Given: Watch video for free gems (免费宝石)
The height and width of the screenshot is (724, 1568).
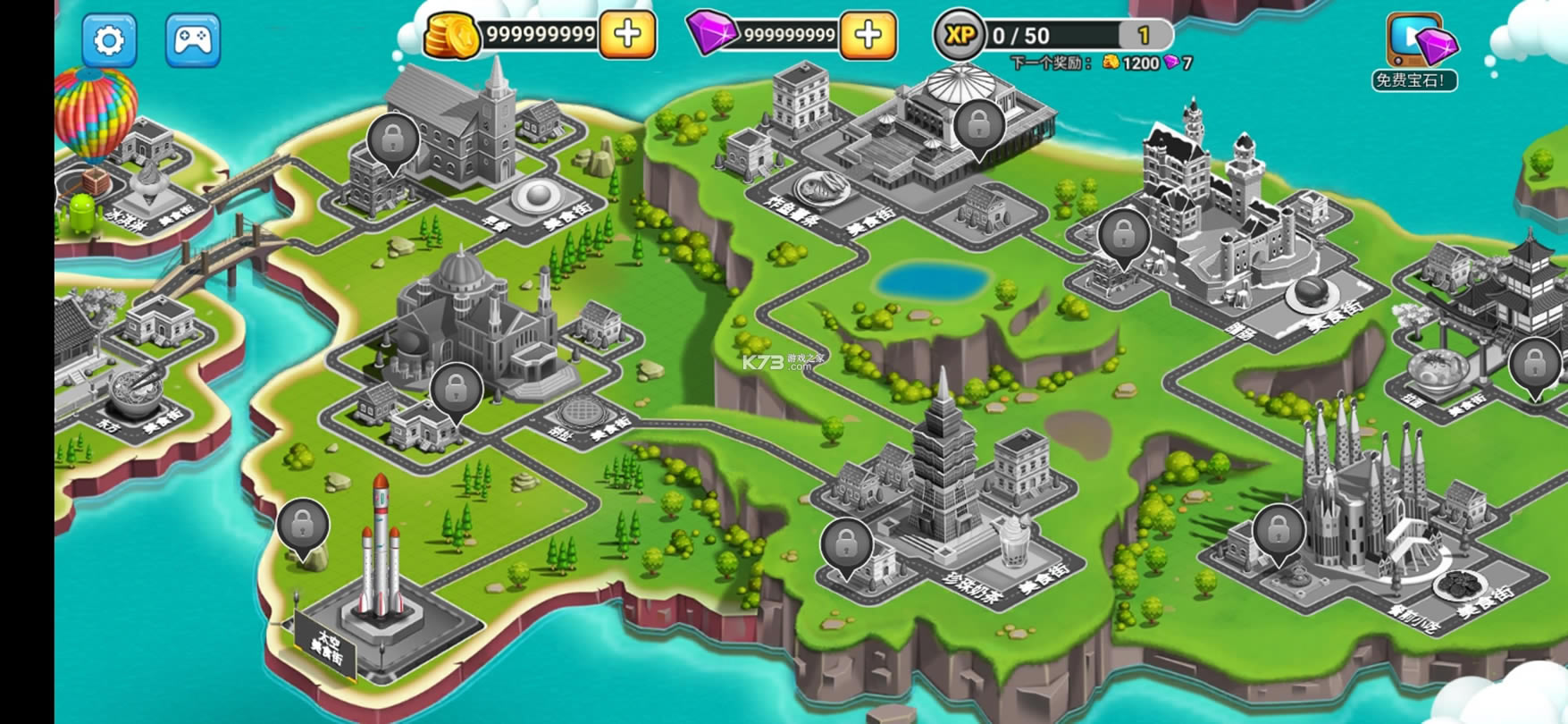Looking at the screenshot, I should tap(1415, 52).
